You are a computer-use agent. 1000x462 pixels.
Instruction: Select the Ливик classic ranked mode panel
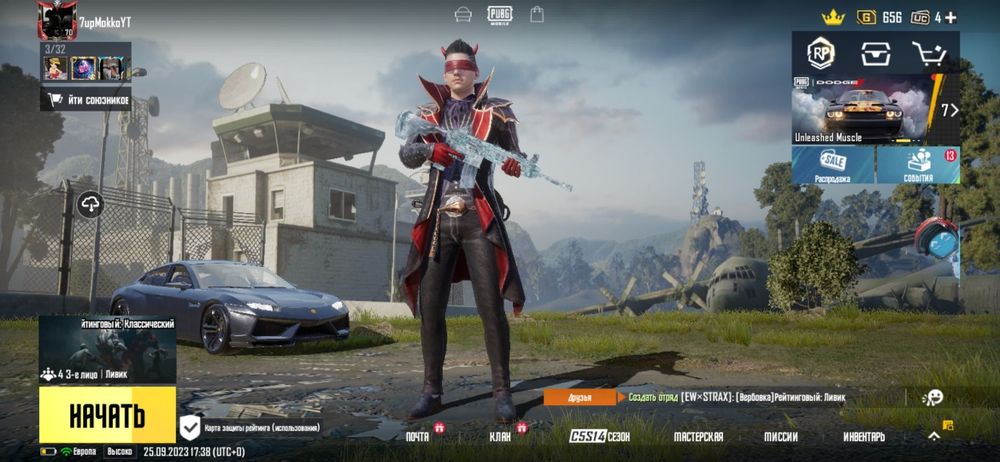(107, 351)
